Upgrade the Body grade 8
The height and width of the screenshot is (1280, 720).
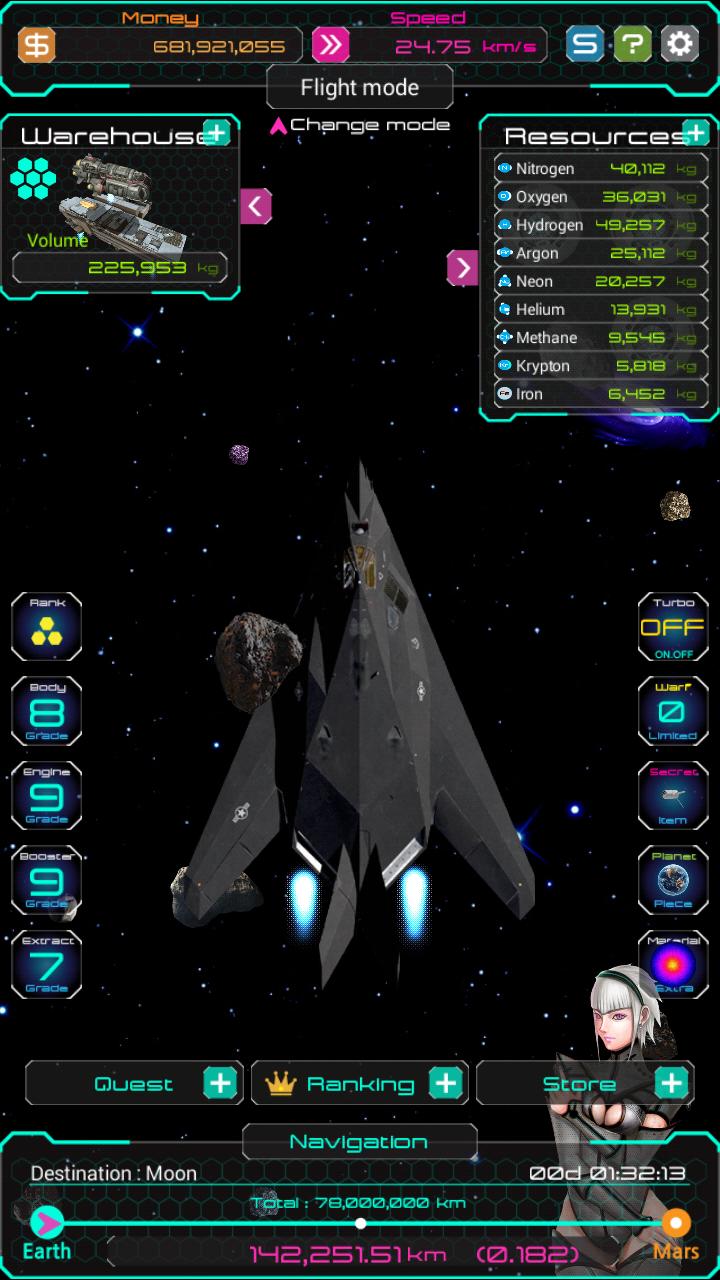point(46,711)
